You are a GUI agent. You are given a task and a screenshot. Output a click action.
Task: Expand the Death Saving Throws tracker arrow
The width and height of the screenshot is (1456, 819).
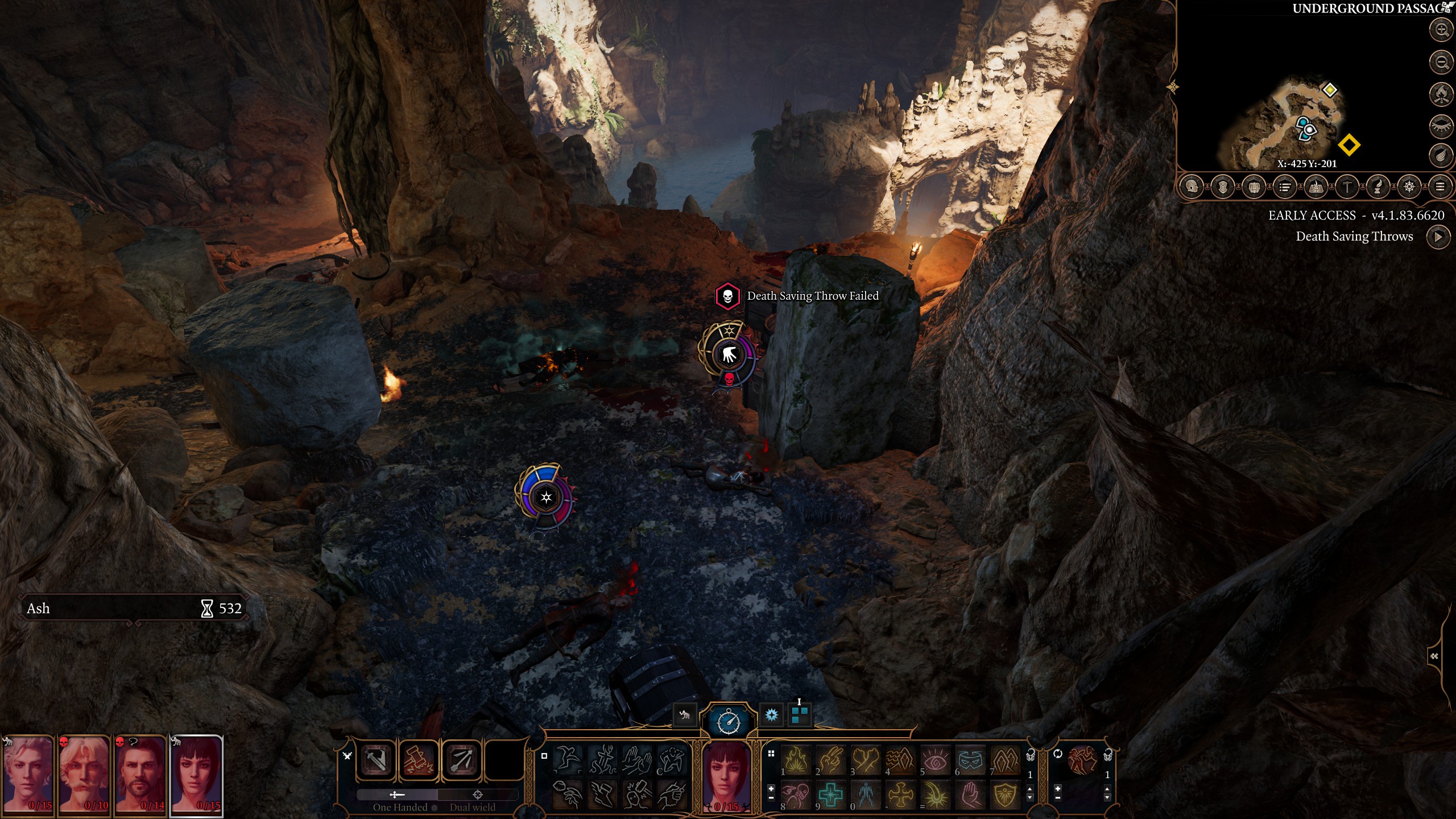coord(1438,237)
